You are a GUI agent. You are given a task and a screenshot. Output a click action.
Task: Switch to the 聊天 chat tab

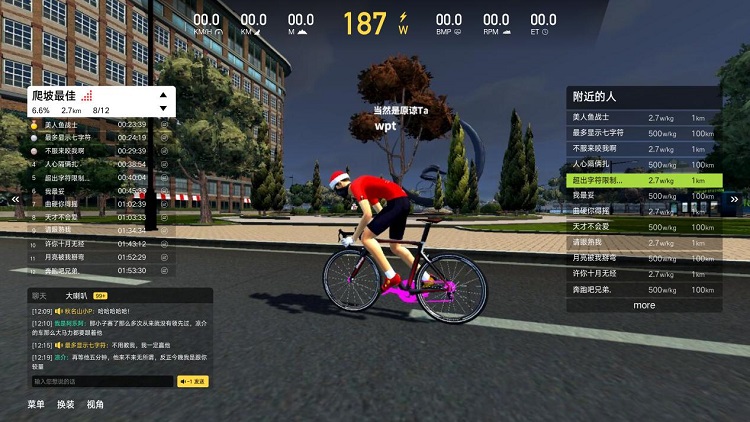pos(40,296)
